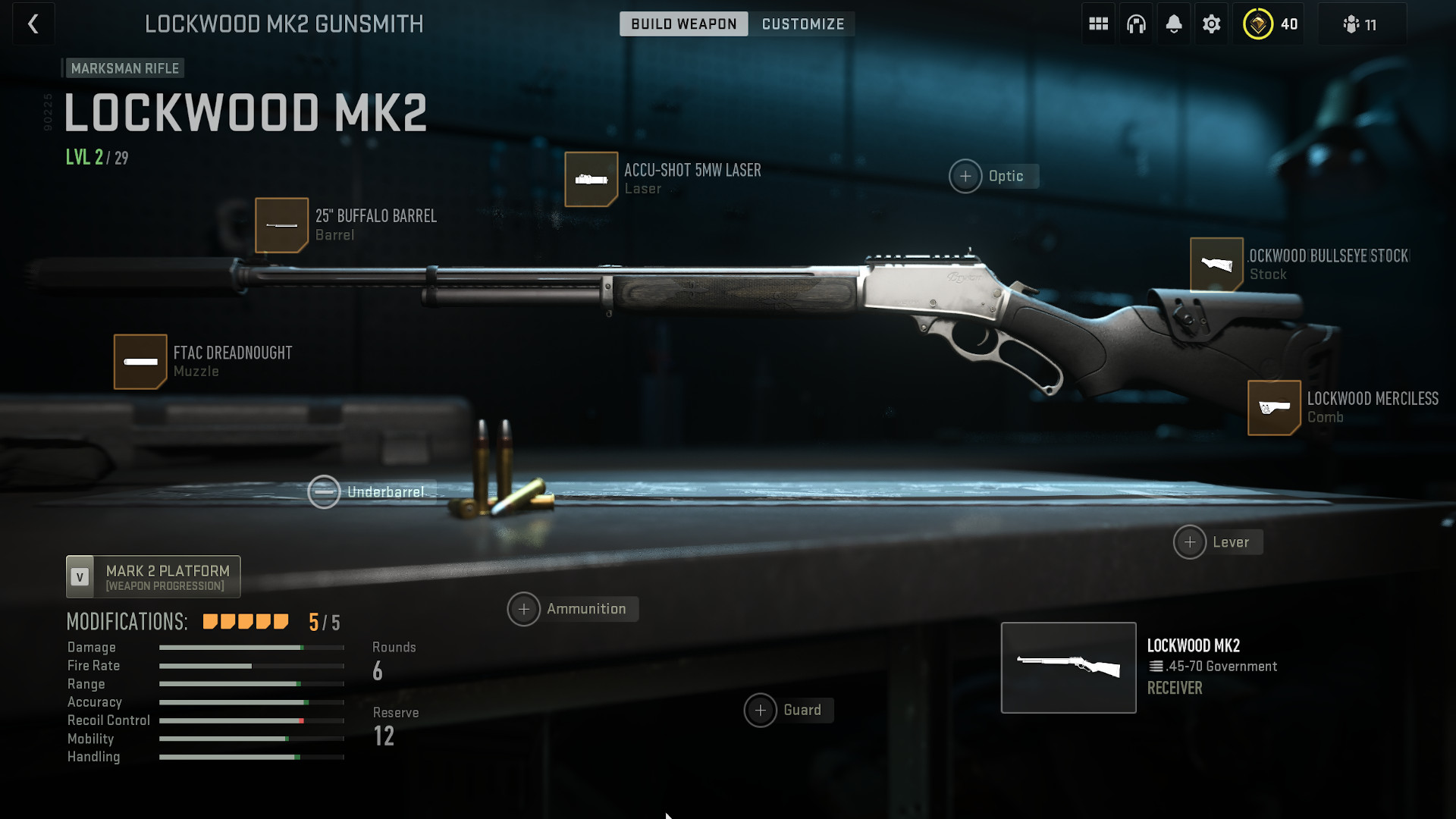Viewport: 1456px width, 819px height.
Task: Click the Underbarrel slot circle
Action: coord(325,491)
